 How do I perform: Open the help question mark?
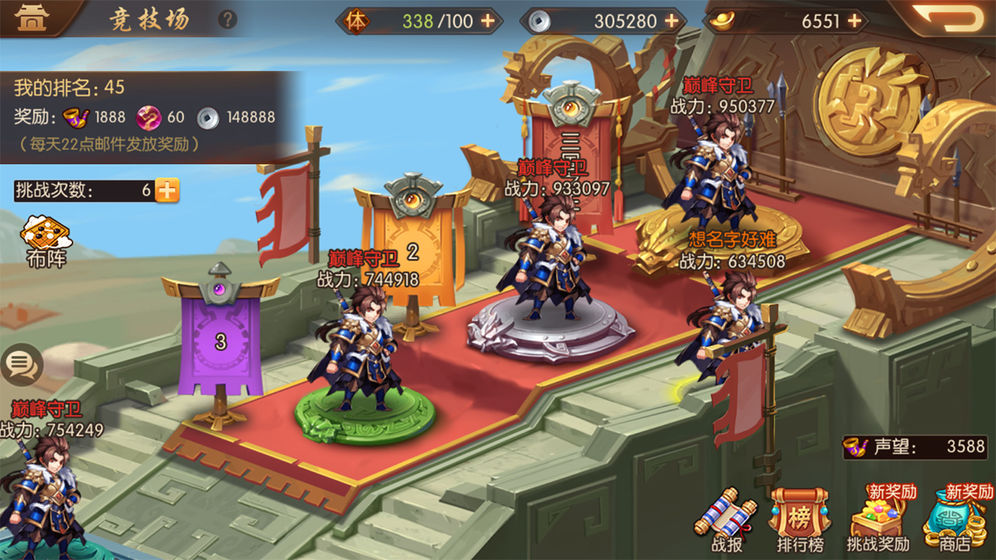click(228, 19)
